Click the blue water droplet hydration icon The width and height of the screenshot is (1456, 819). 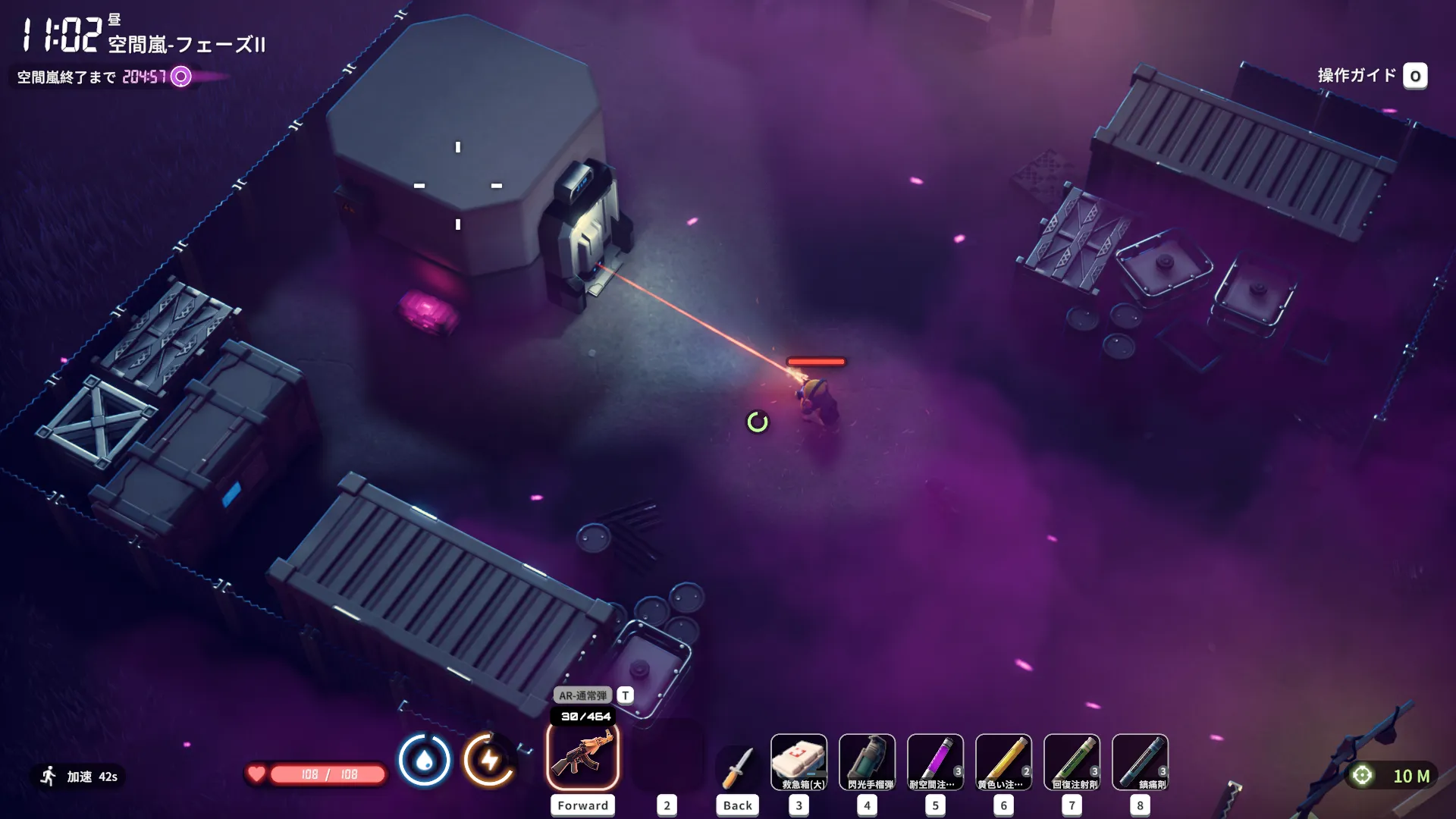(x=424, y=760)
